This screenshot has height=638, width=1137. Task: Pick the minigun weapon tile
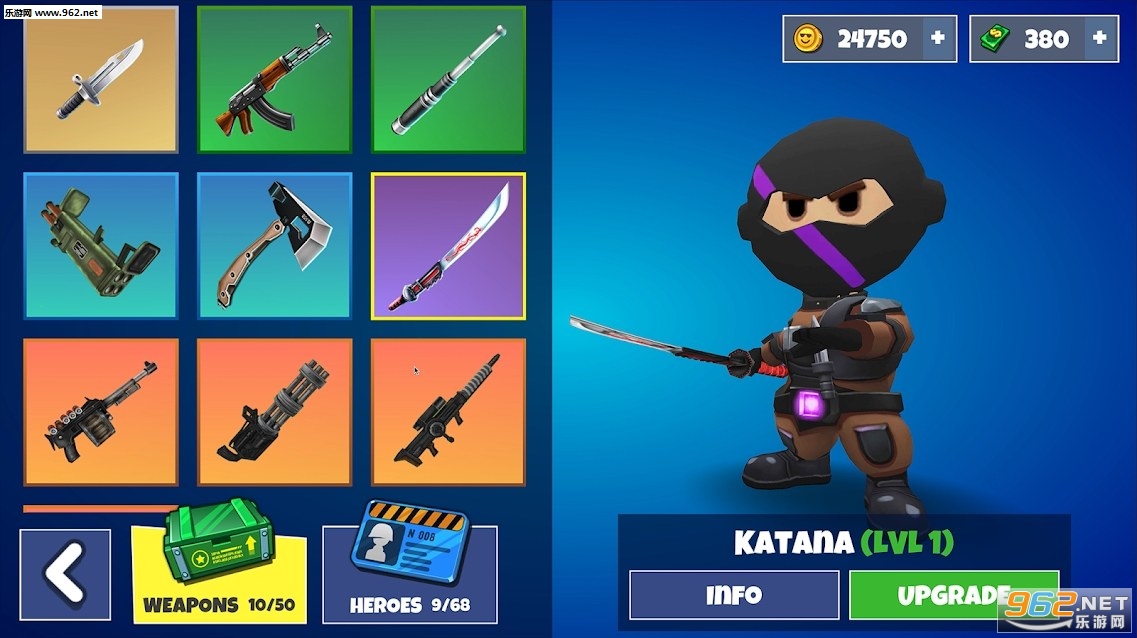coord(274,412)
